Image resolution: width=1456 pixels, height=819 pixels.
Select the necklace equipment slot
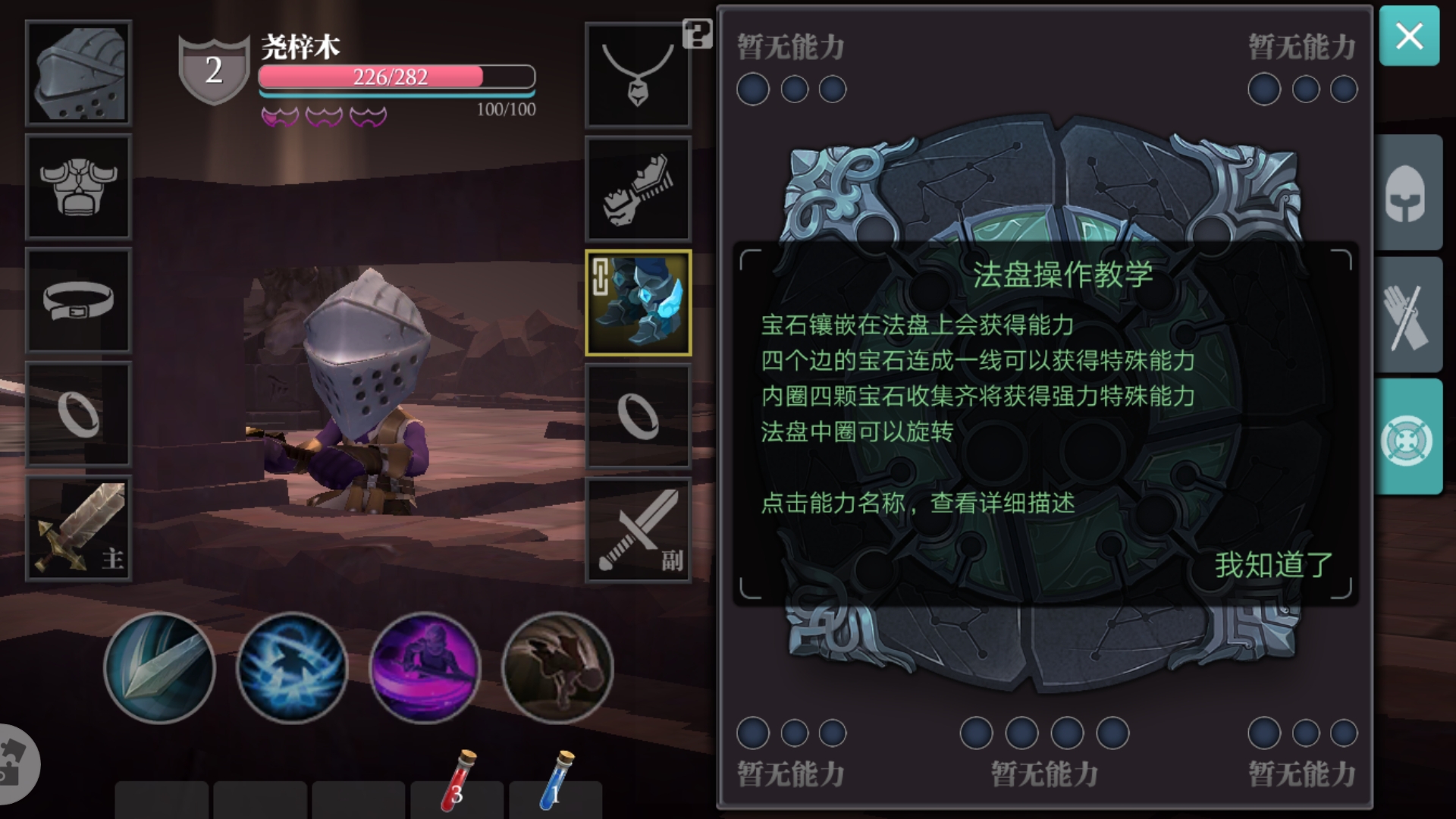[638, 74]
